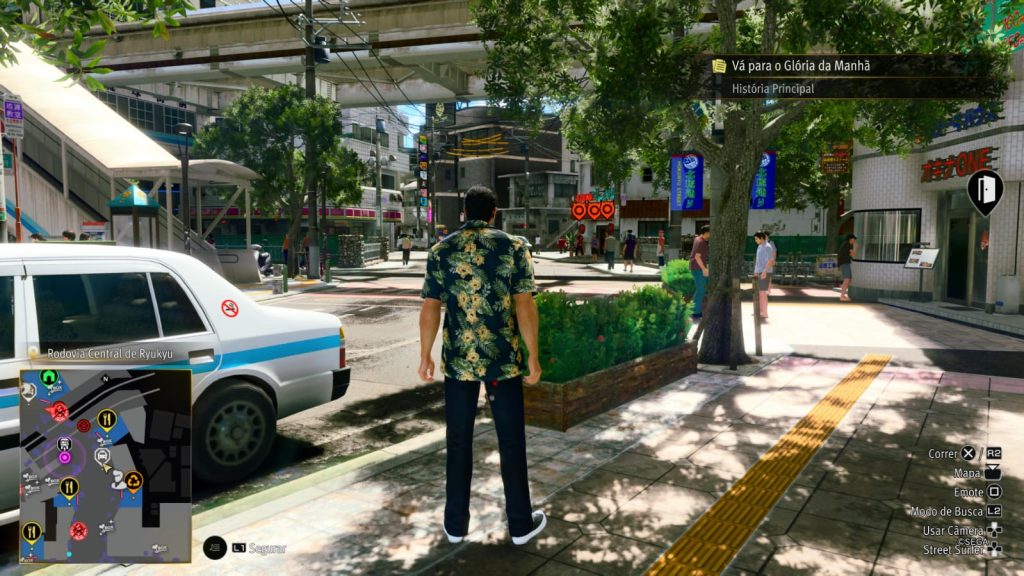
Task: Select the orange recycle marker on minimap
Action: click(x=133, y=480)
